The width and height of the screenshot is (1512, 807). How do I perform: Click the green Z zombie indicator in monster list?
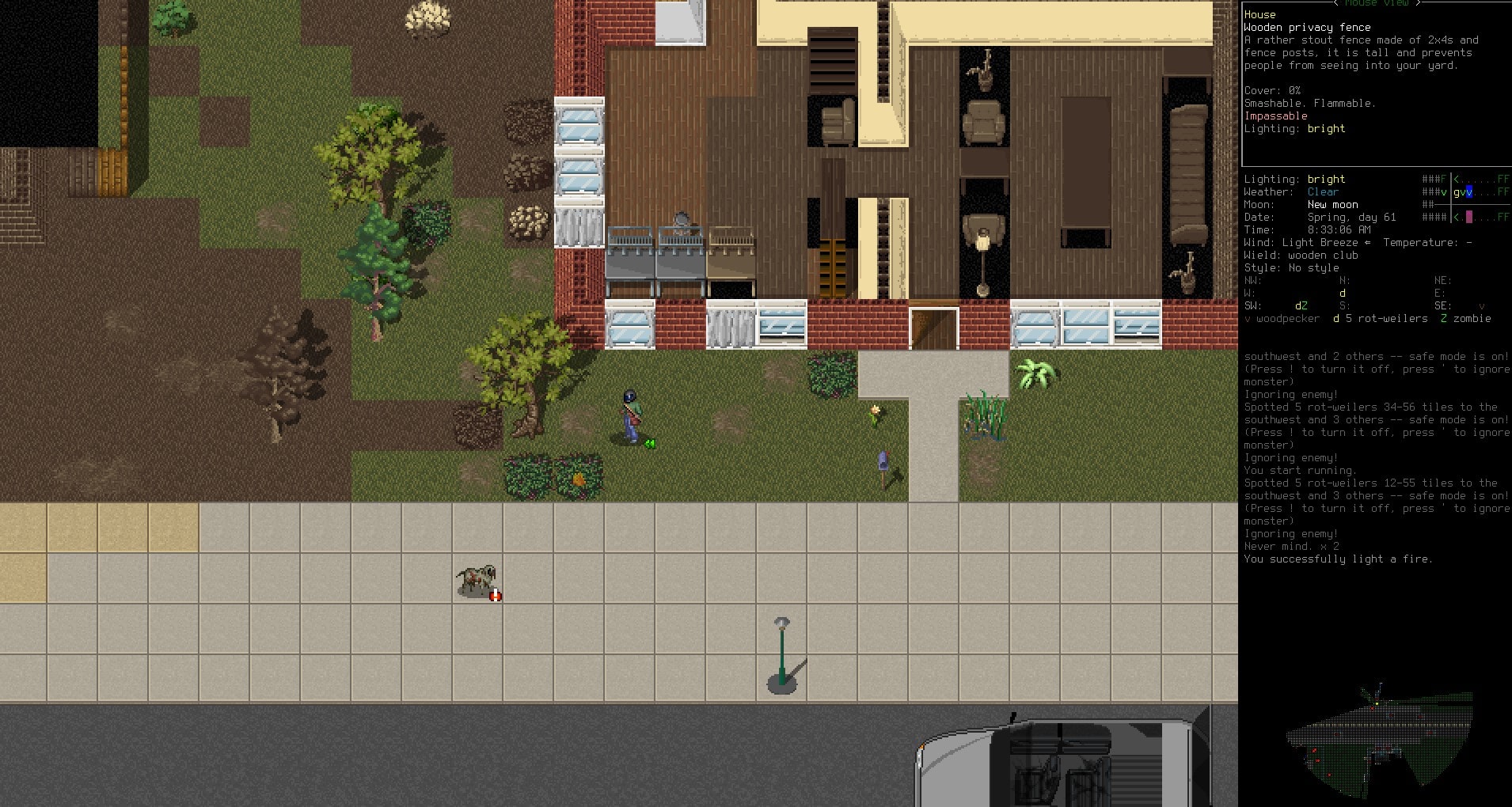click(1442, 319)
